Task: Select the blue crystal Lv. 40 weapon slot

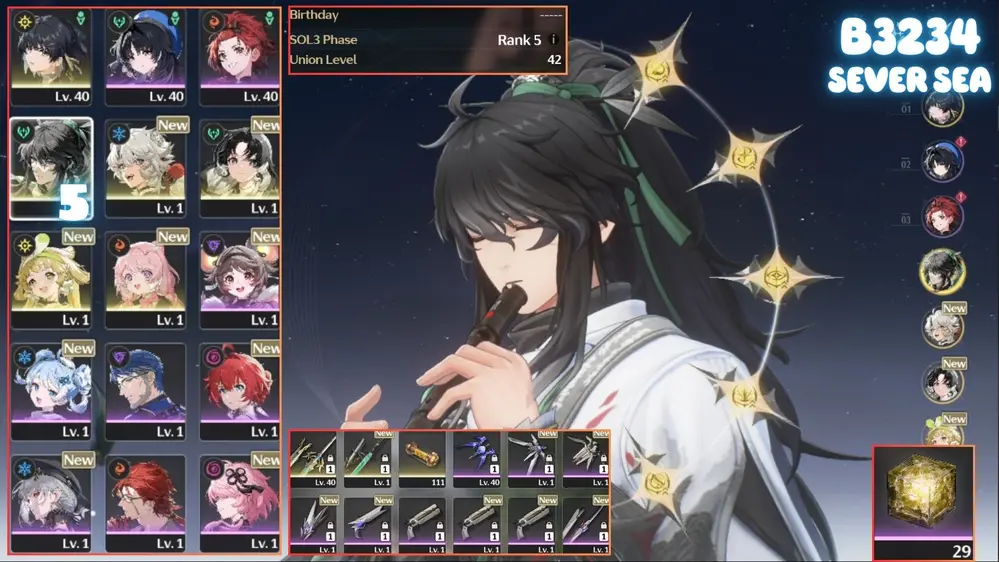Action: pos(476,459)
